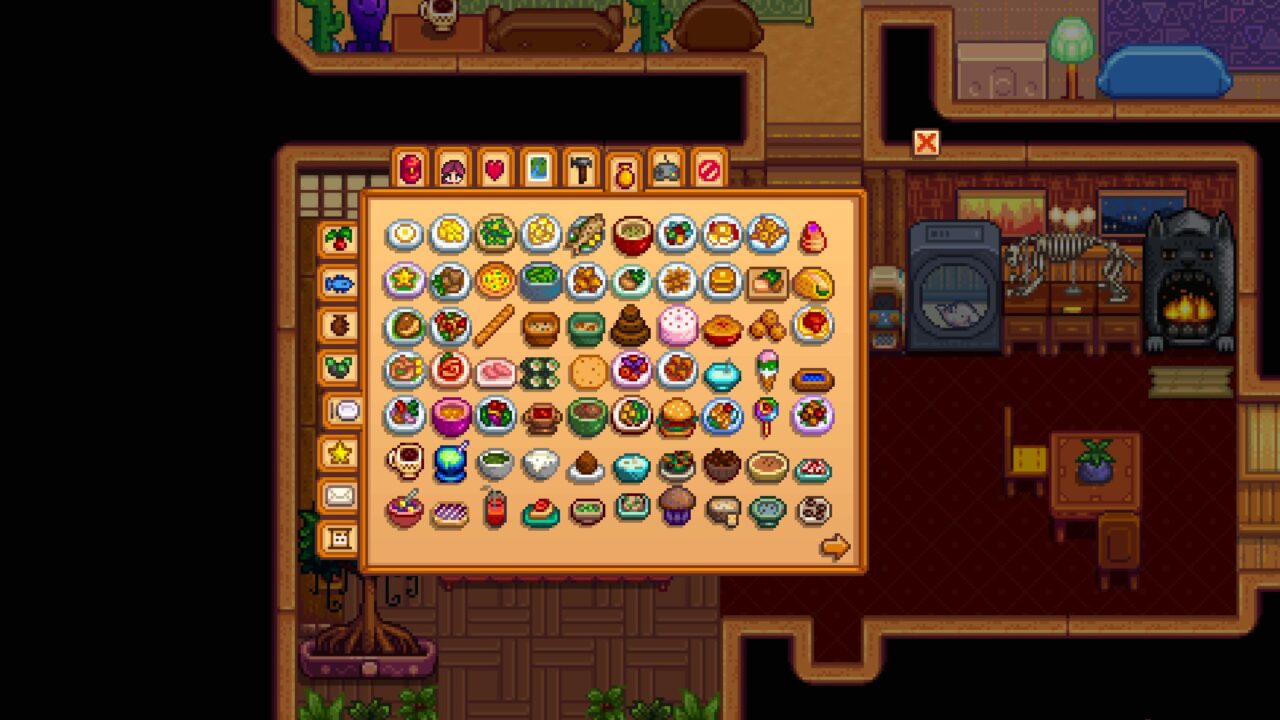View the artifacts collection pot icon
The image size is (1280, 720).
click(338, 323)
